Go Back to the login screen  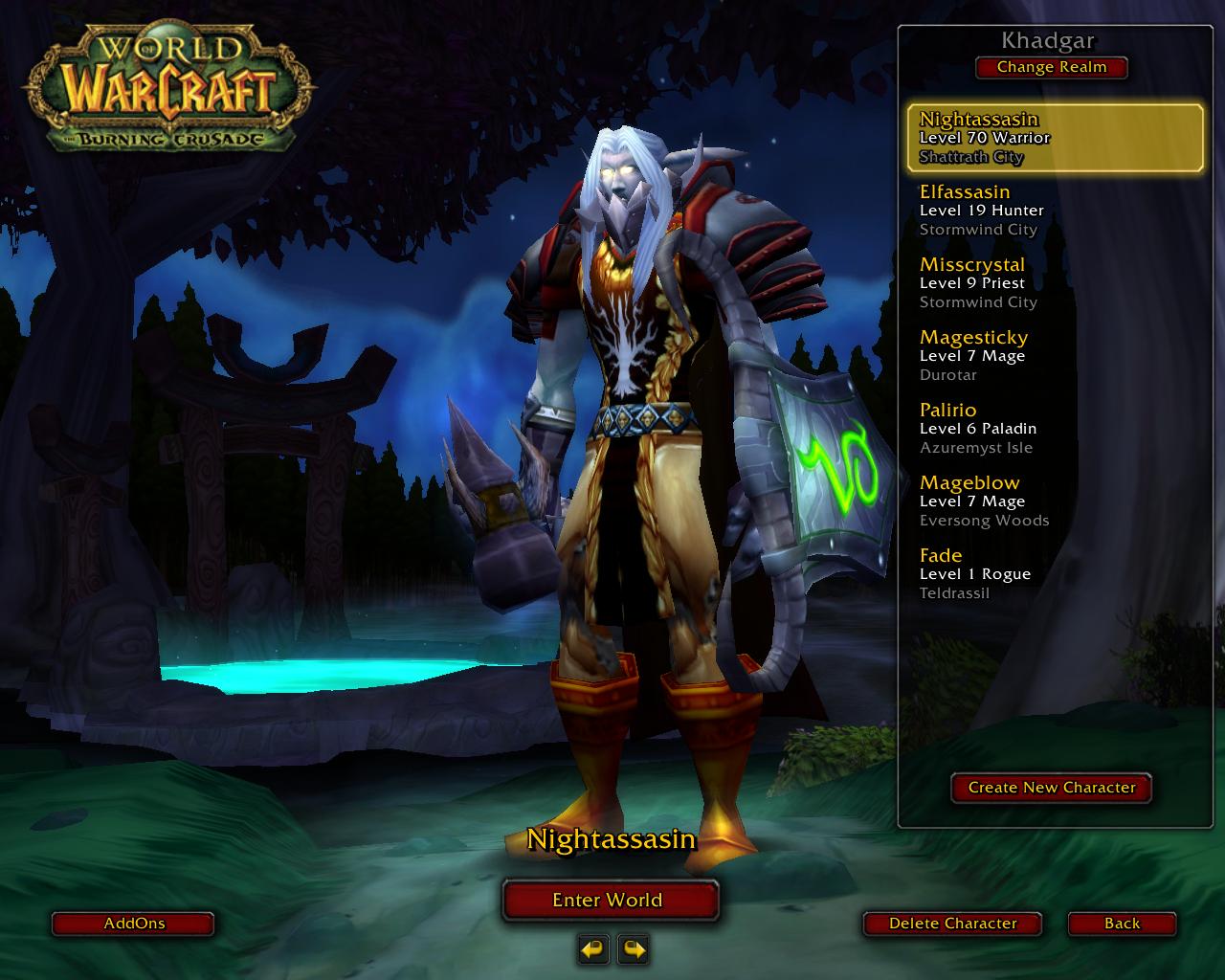pos(1122,924)
